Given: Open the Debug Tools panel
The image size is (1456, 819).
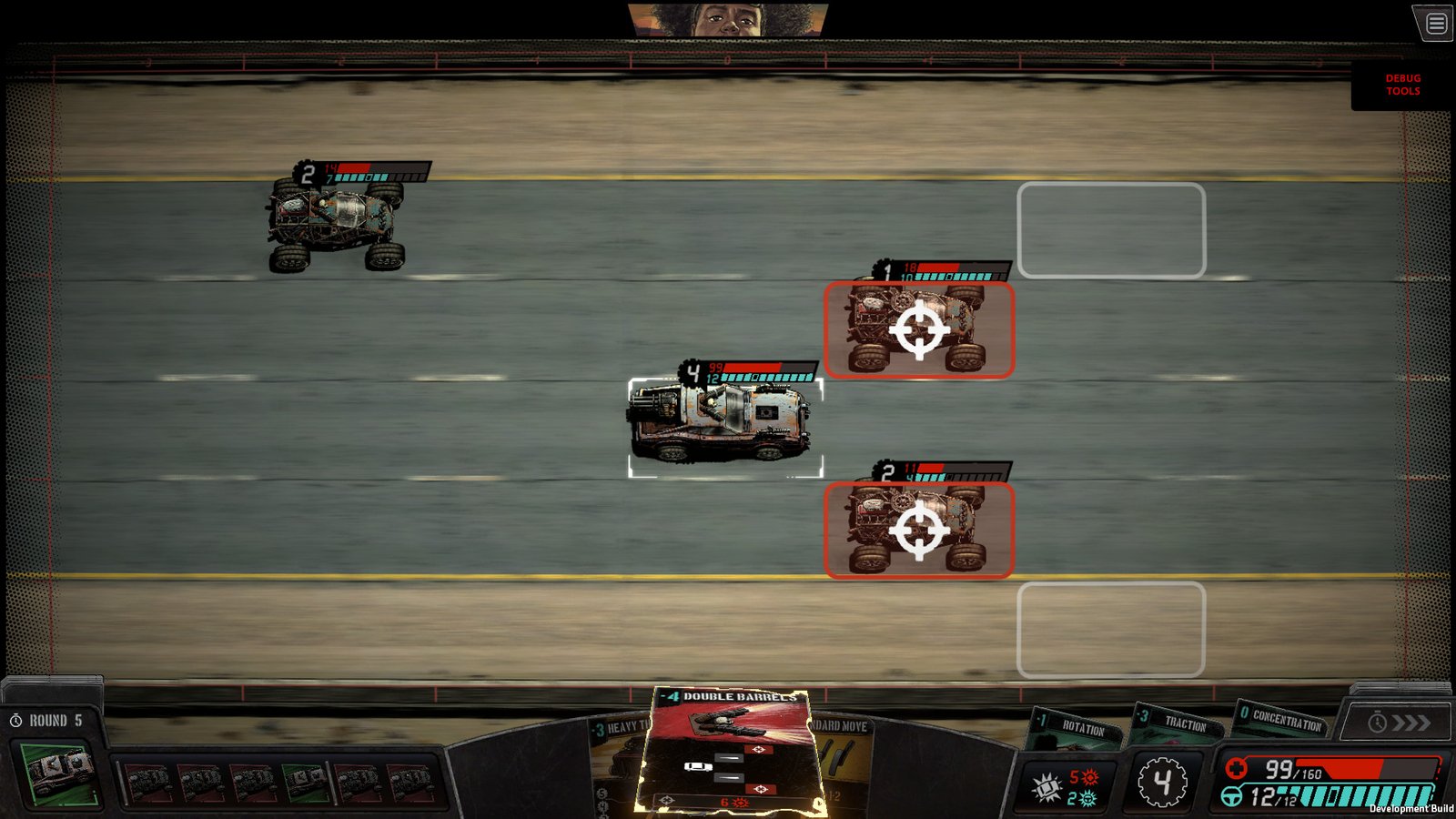Looking at the screenshot, I should coord(1402,85).
